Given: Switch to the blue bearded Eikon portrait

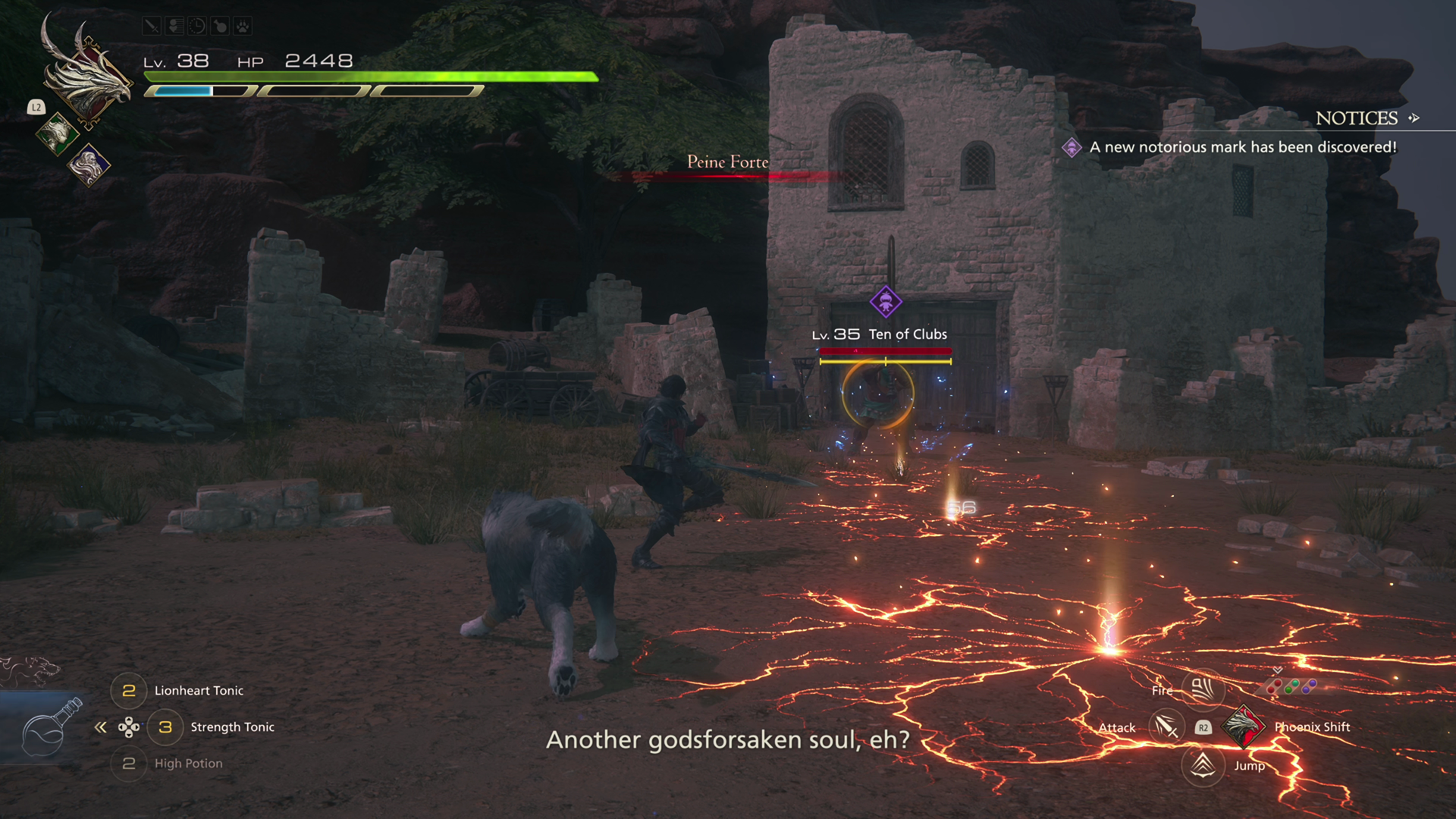Looking at the screenshot, I should pyautogui.click(x=89, y=164).
